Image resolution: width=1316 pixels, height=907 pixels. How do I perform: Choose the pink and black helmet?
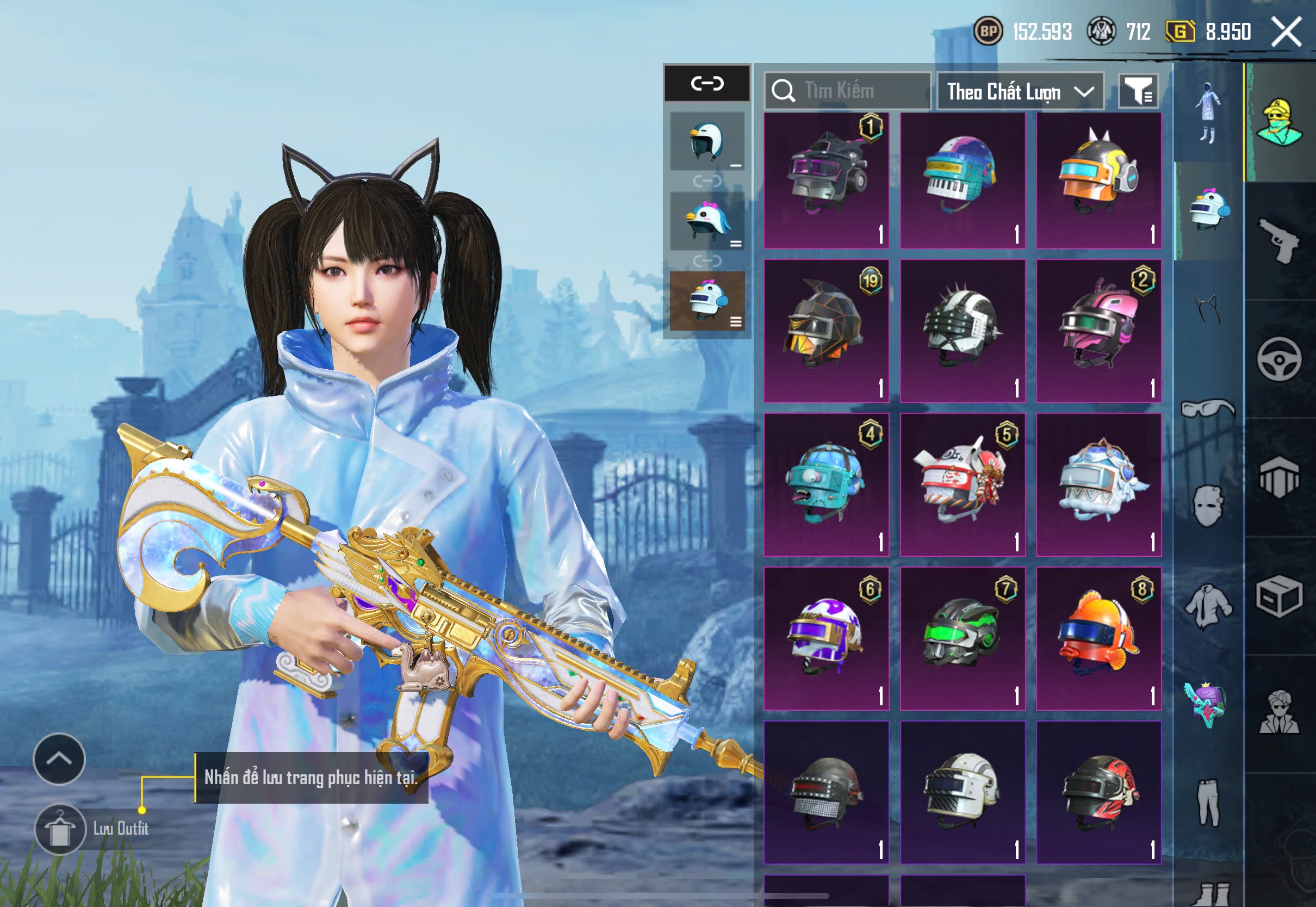pyautogui.click(x=1098, y=331)
